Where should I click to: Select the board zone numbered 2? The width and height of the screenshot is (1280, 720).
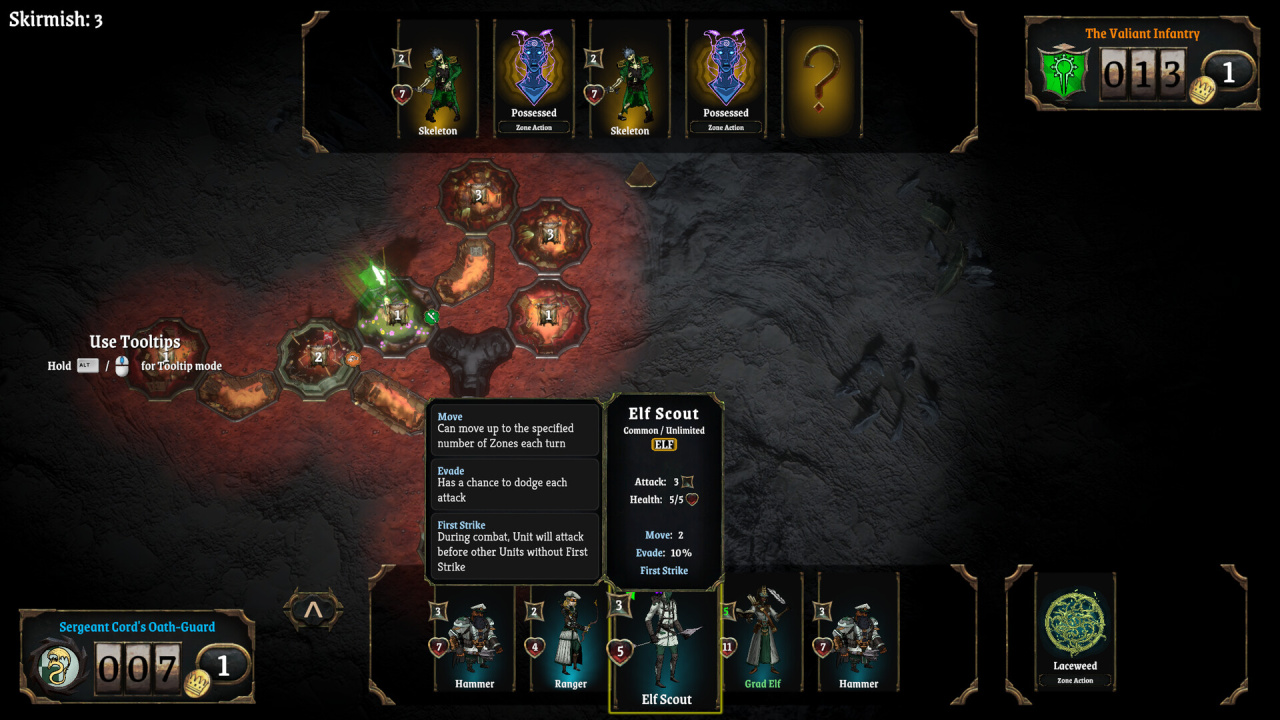coord(318,357)
